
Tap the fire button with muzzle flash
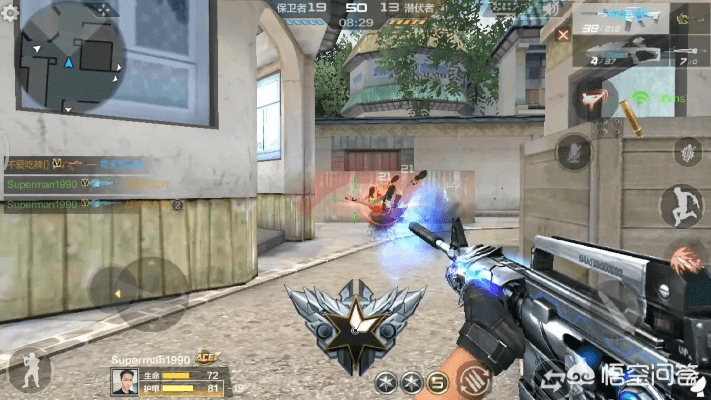pos(682,260)
